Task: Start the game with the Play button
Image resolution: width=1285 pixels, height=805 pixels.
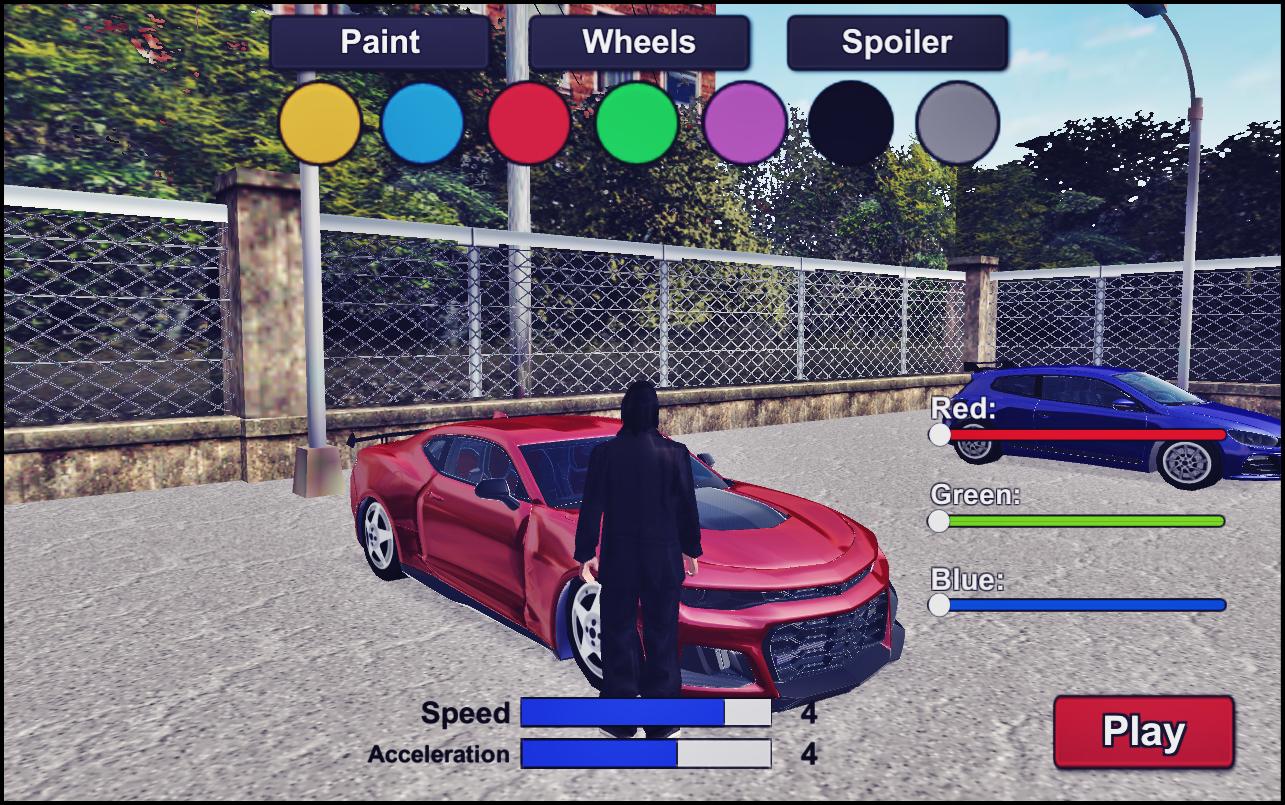Action: [x=1143, y=732]
